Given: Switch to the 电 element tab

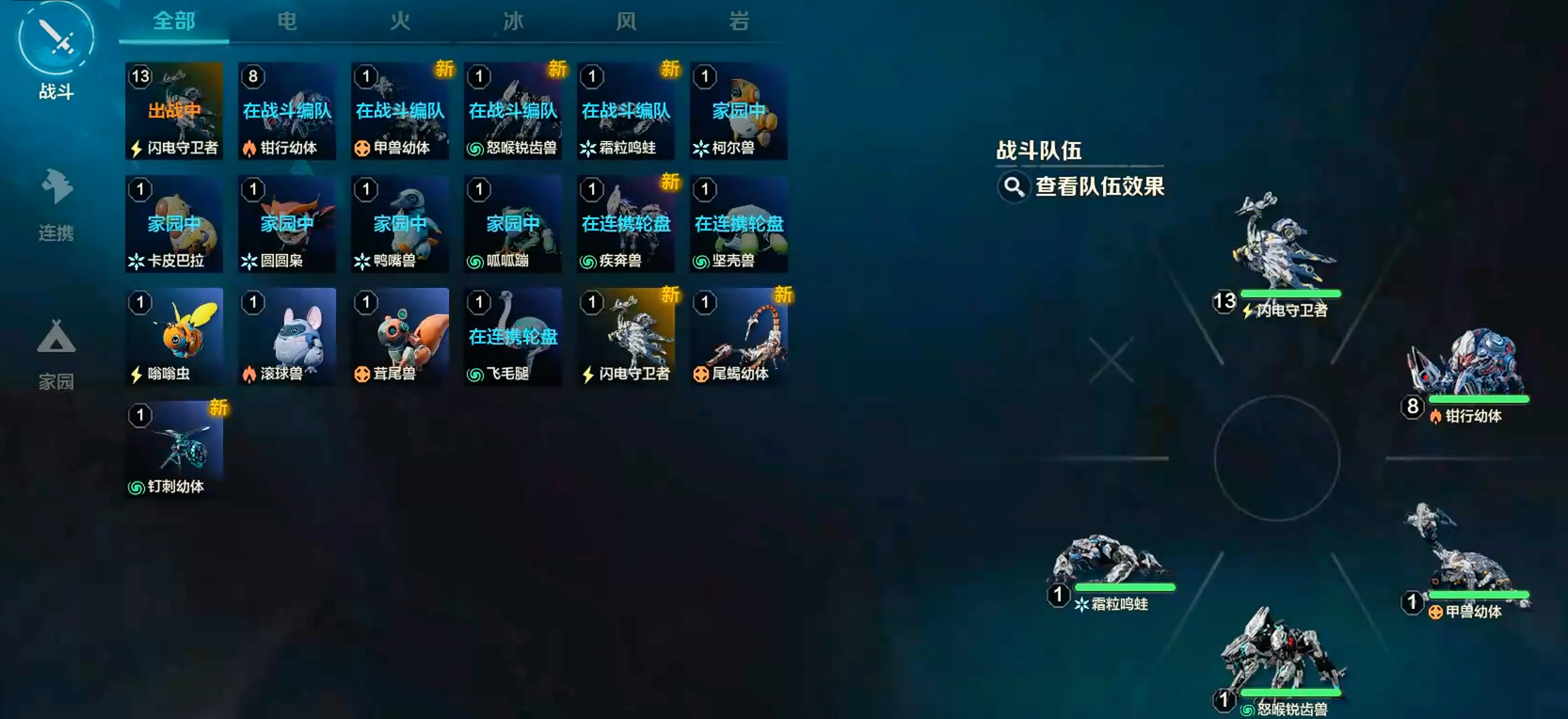Looking at the screenshot, I should 286,21.
